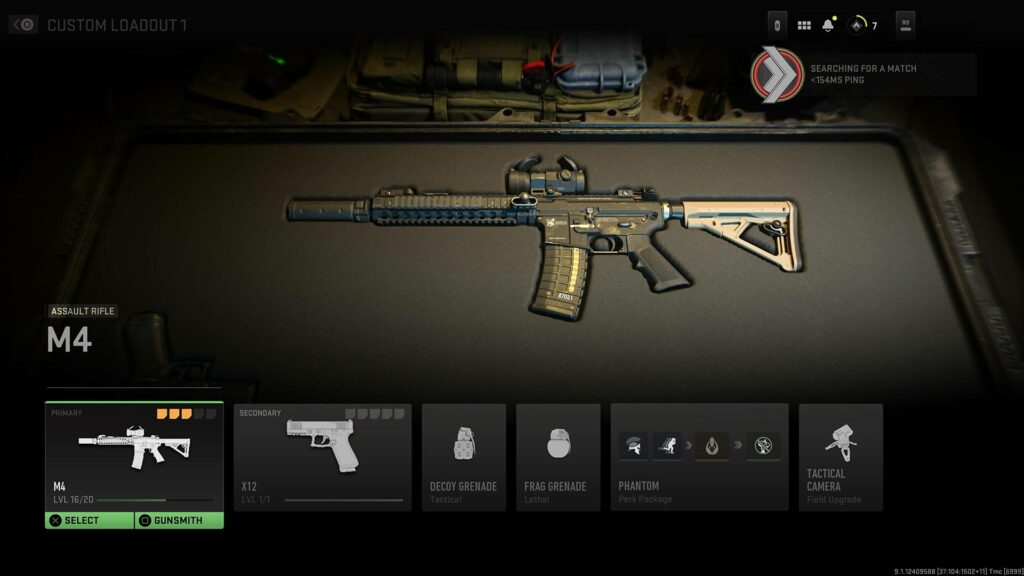Open the notifications bell
Viewport: 1024px width, 576px height.
coord(828,25)
